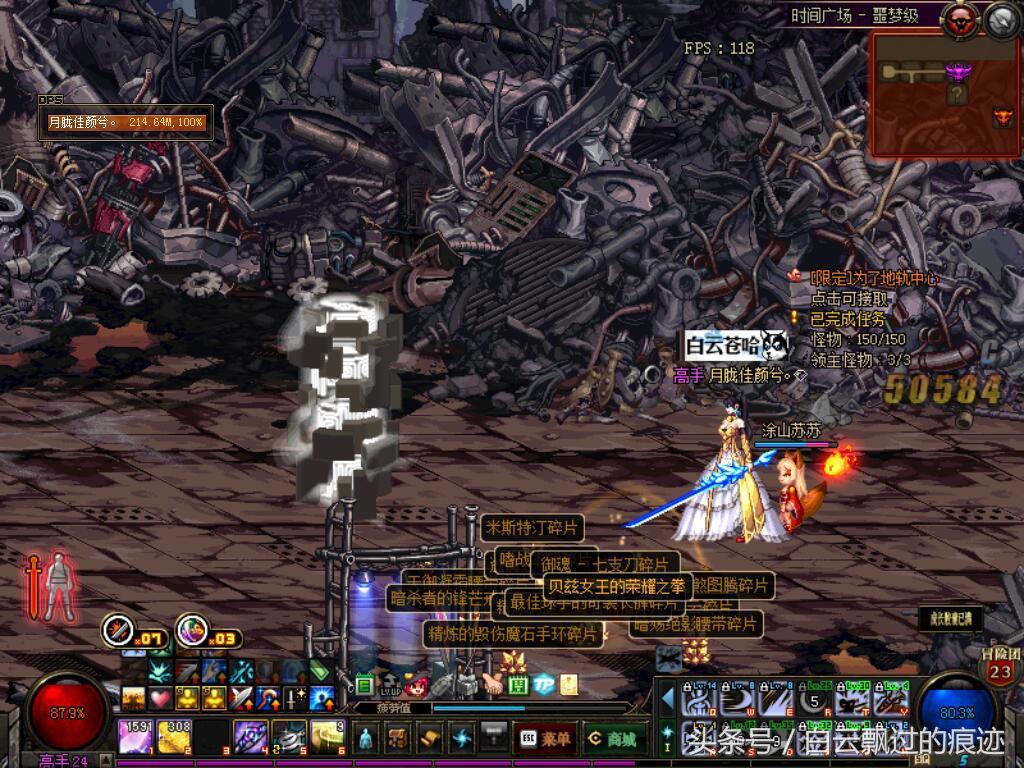Click the LV.UP icon
The height and width of the screenshot is (768, 1024).
coord(391,686)
